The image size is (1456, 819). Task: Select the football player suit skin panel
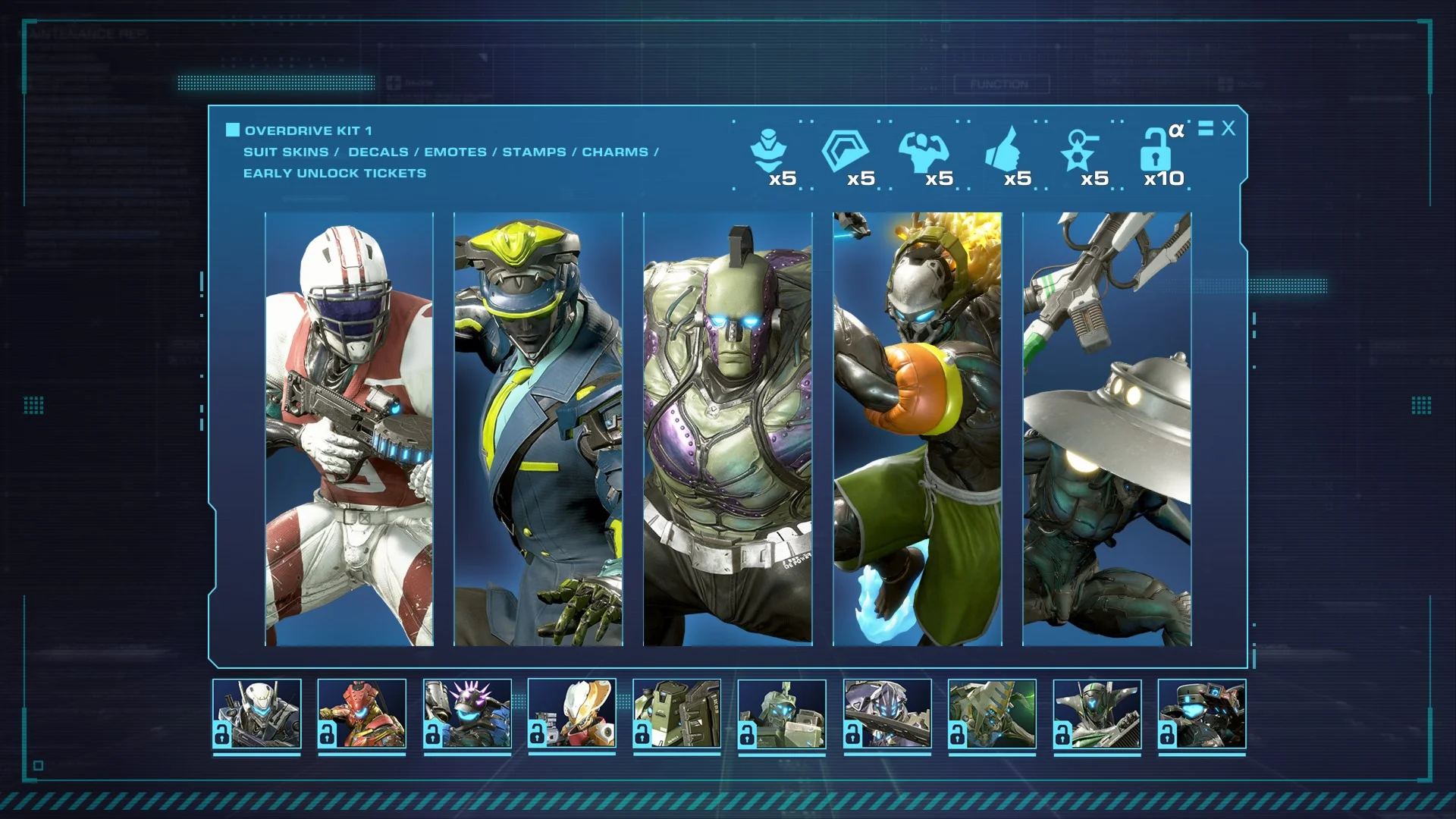pyautogui.click(x=349, y=429)
